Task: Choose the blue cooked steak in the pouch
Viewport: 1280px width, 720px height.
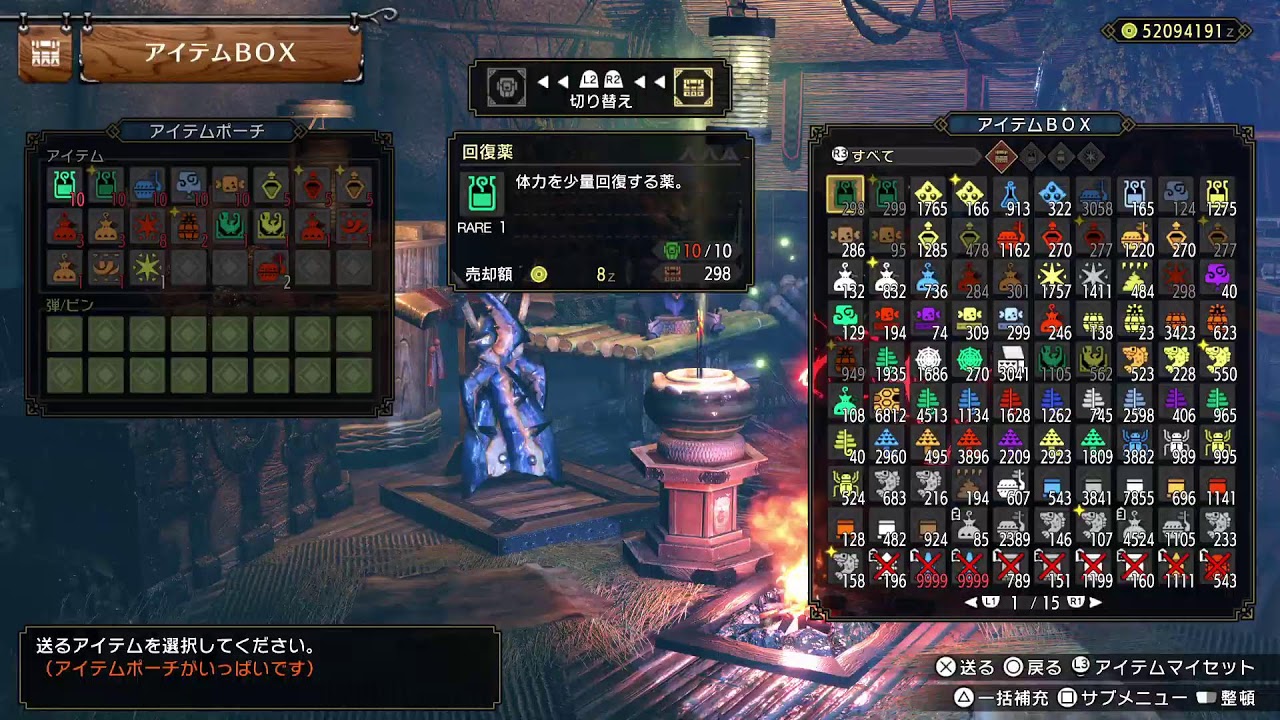Action: 146,184
